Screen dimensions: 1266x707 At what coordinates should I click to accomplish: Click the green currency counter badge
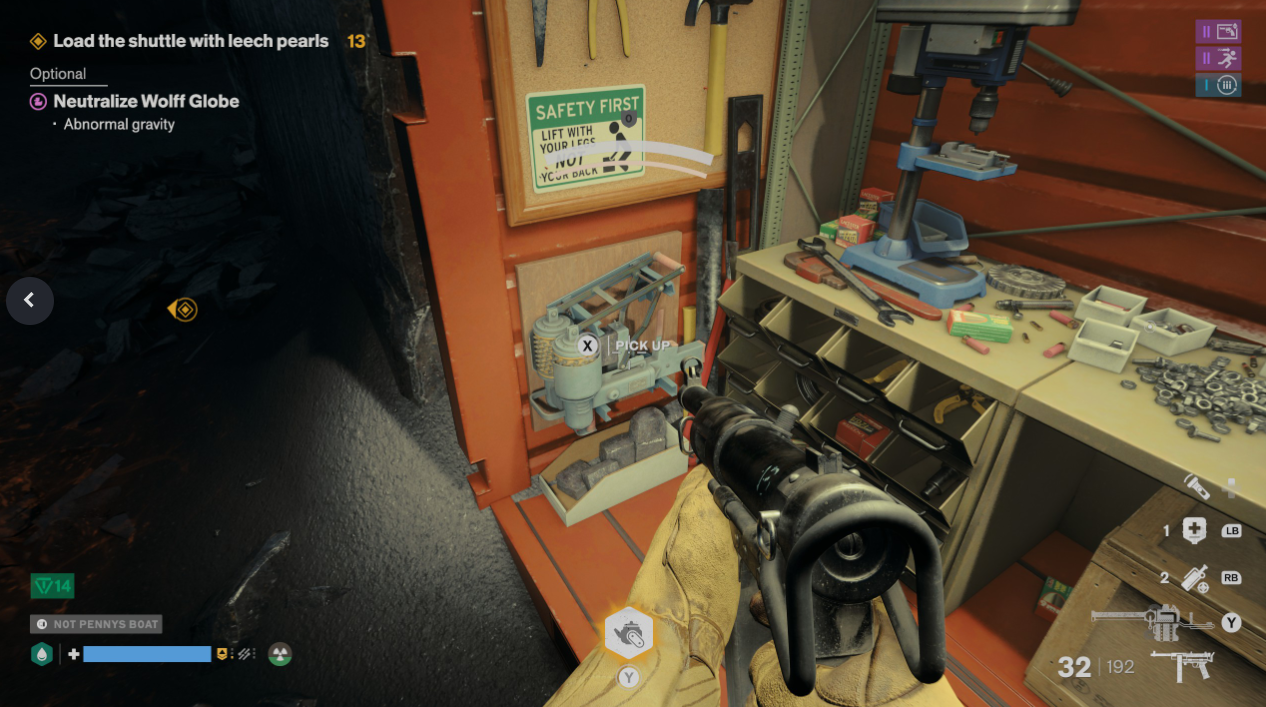52,586
